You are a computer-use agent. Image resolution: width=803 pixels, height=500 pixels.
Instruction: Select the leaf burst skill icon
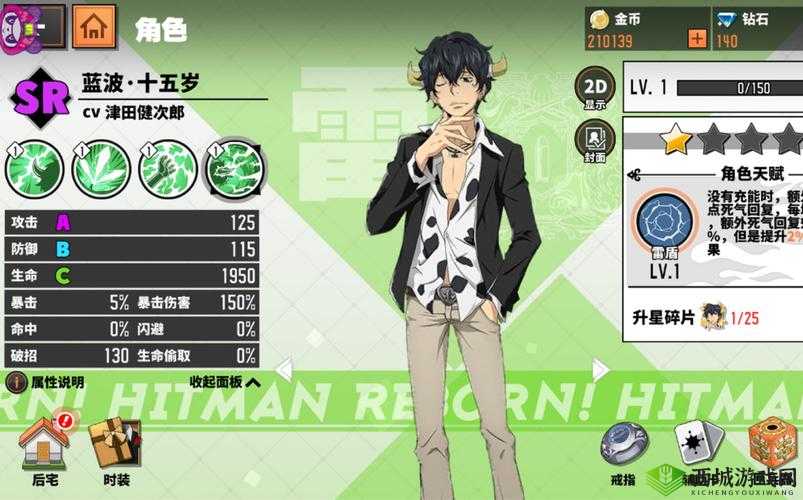click(x=101, y=166)
